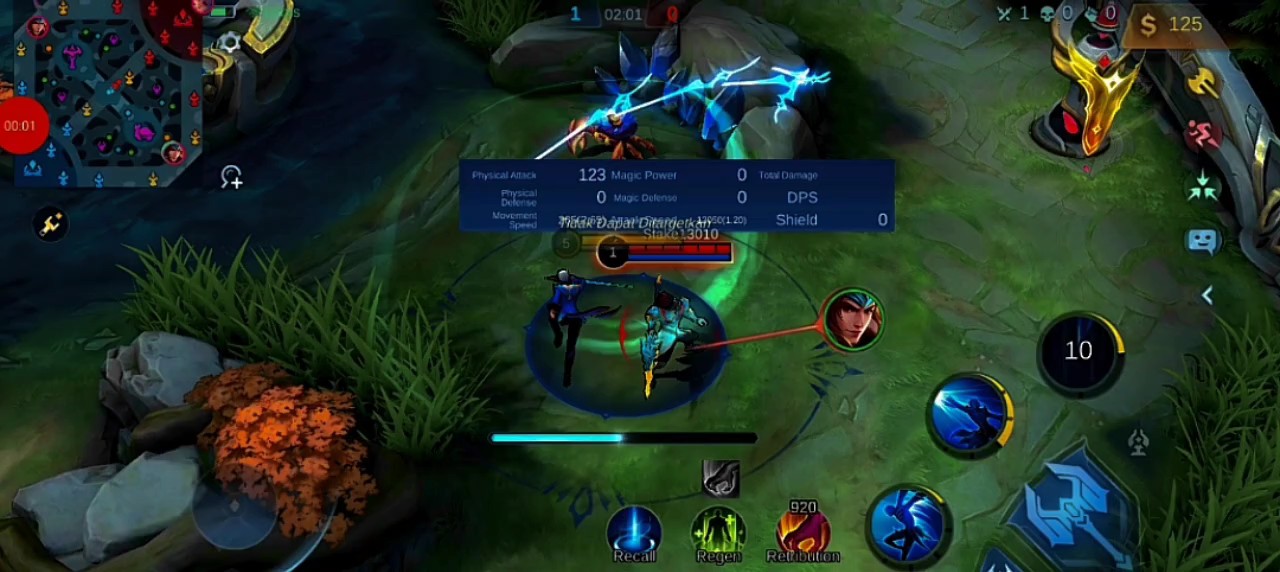Collapse the signal panel with the arrow

coord(1207,295)
